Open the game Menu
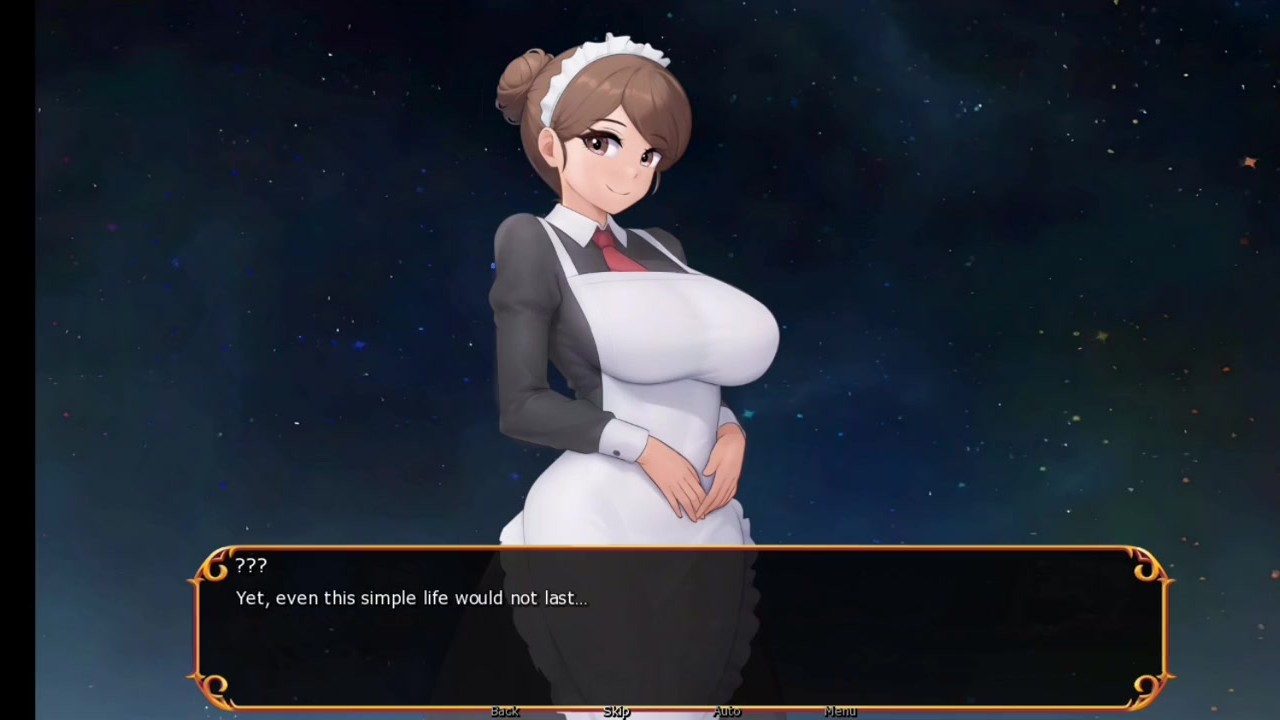1280x720 pixels. [x=840, y=711]
